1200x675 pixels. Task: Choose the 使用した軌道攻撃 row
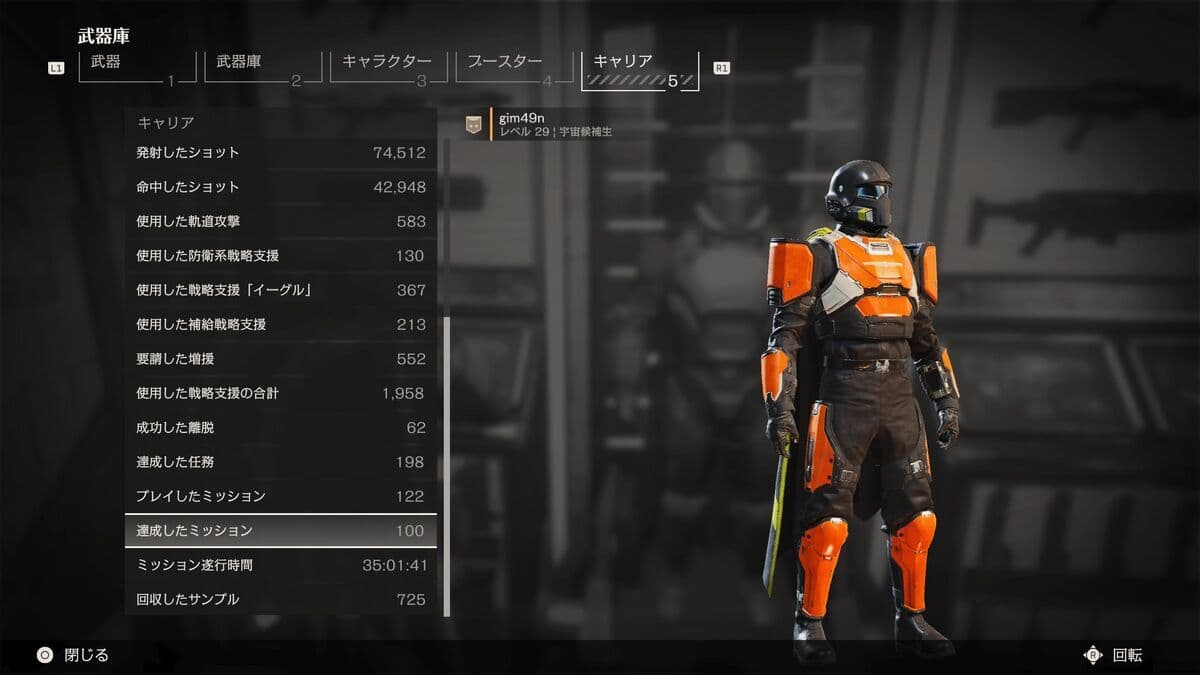281,221
